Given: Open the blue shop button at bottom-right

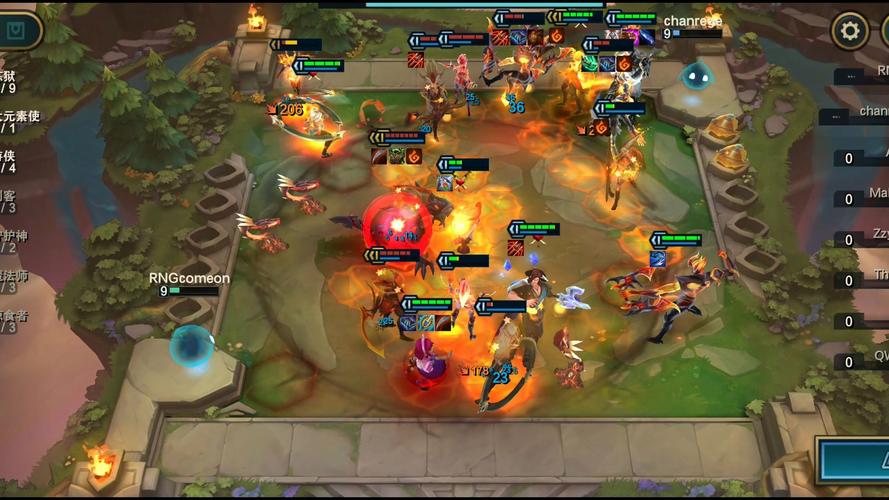Looking at the screenshot, I should click(x=856, y=462).
